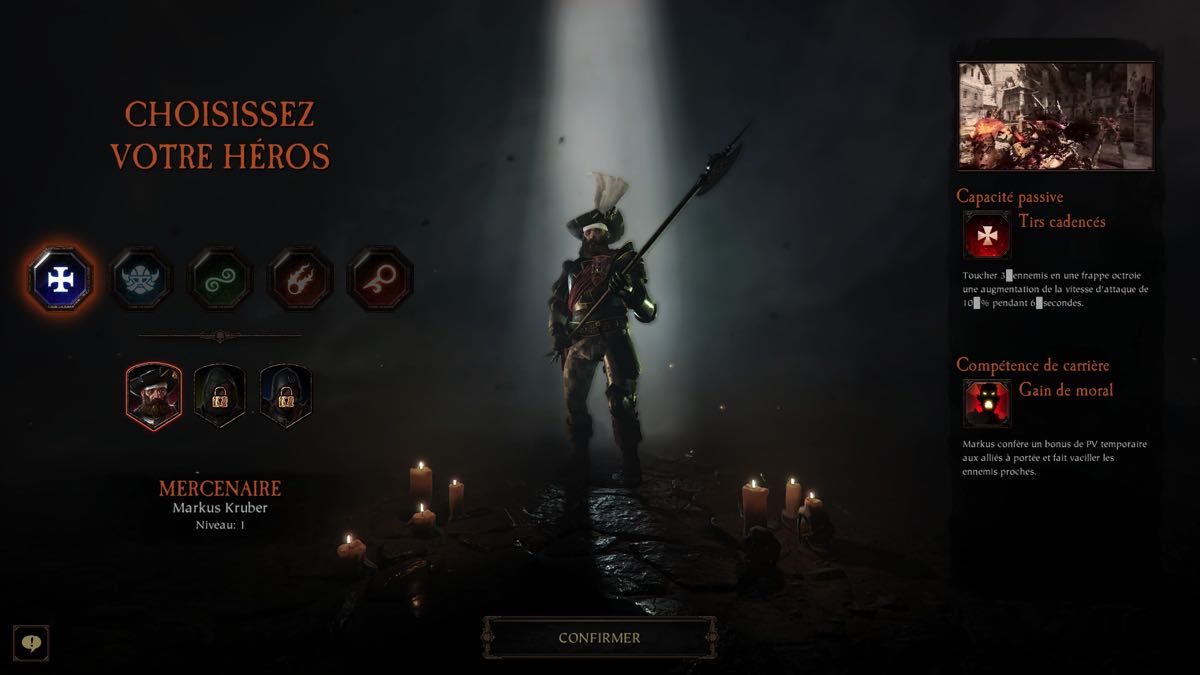Click the Gain de moral skill icon
Image resolution: width=1200 pixels, height=675 pixels.
click(986, 403)
